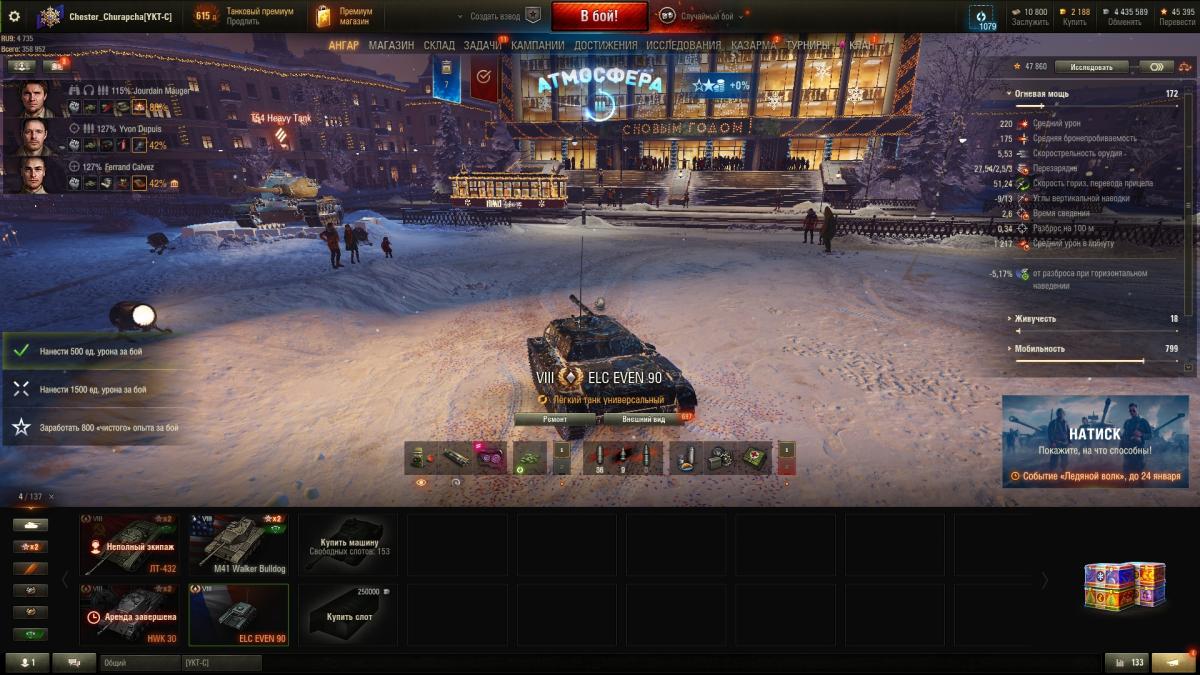
Task: Switch to the ИССЛЕДОВАНИЯ research tab
Action: pyautogui.click(x=683, y=45)
